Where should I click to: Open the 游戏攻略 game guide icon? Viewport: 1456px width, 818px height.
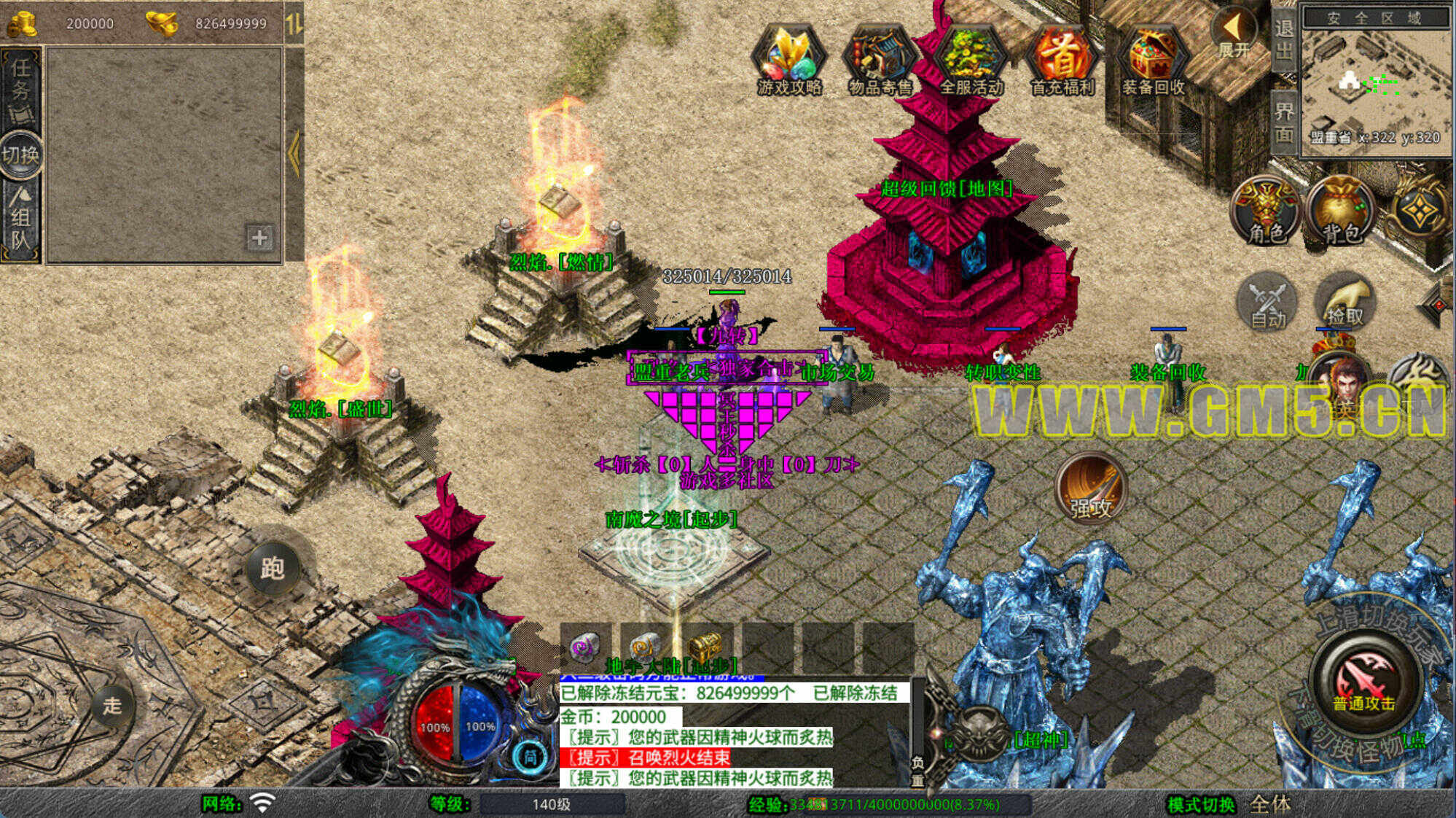coord(789,60)
